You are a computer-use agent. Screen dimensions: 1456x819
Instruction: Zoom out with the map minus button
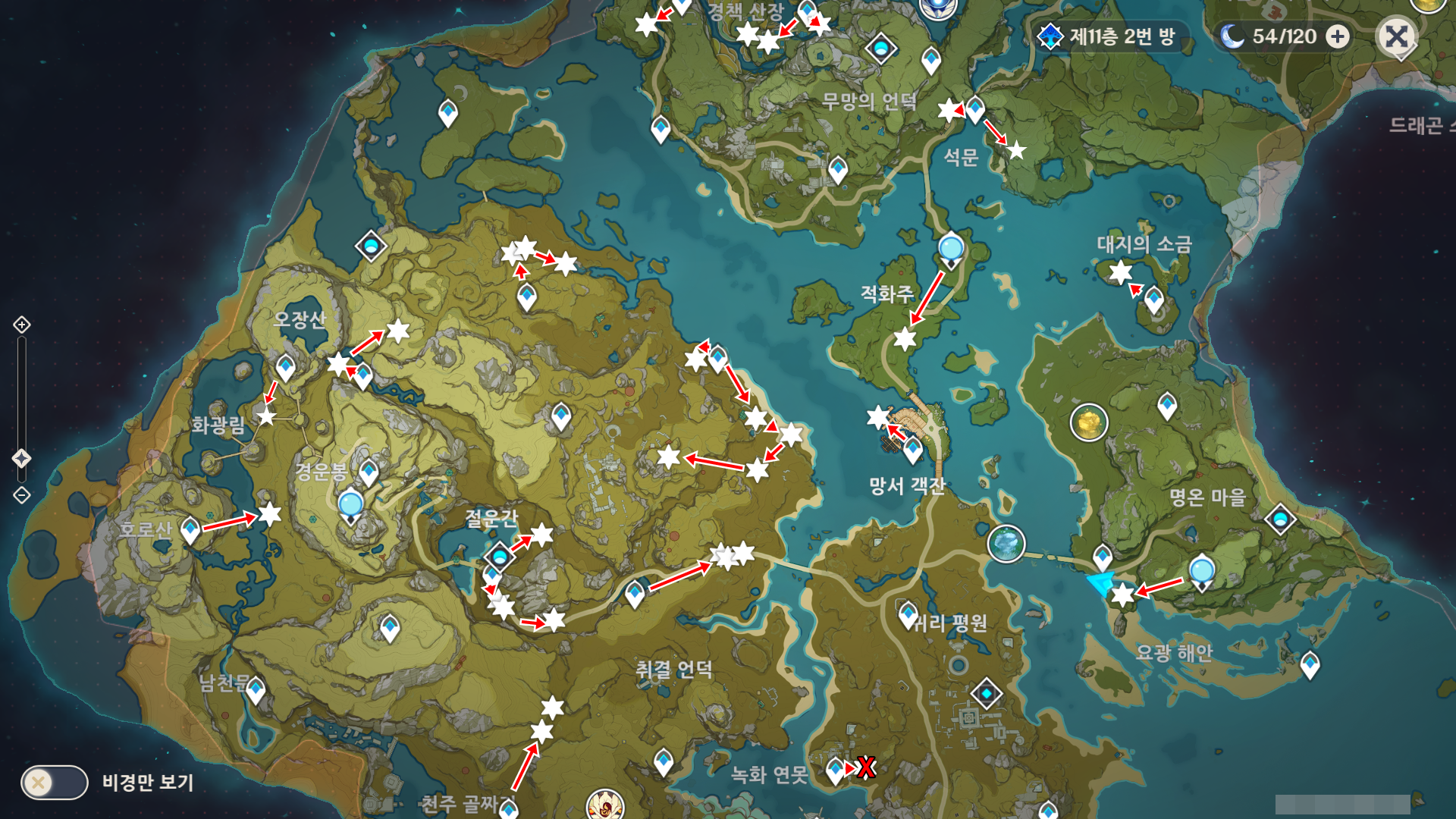pyautogui.click(x=22, y=495)
